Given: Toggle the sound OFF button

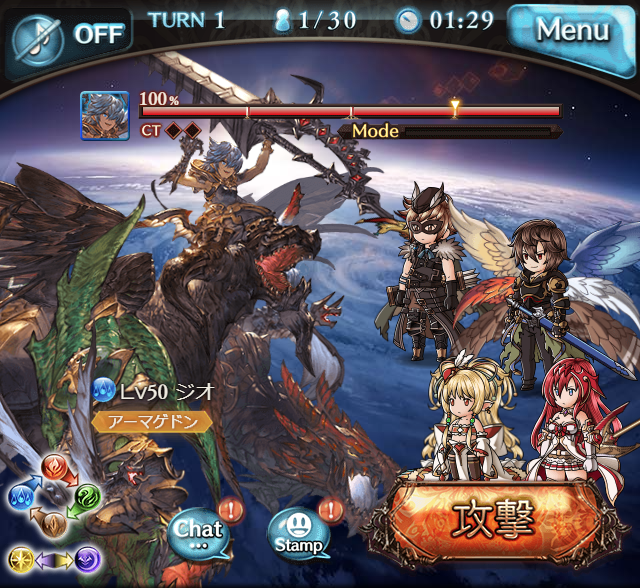Looking at the screenshot, I should (x=68, y=35).
